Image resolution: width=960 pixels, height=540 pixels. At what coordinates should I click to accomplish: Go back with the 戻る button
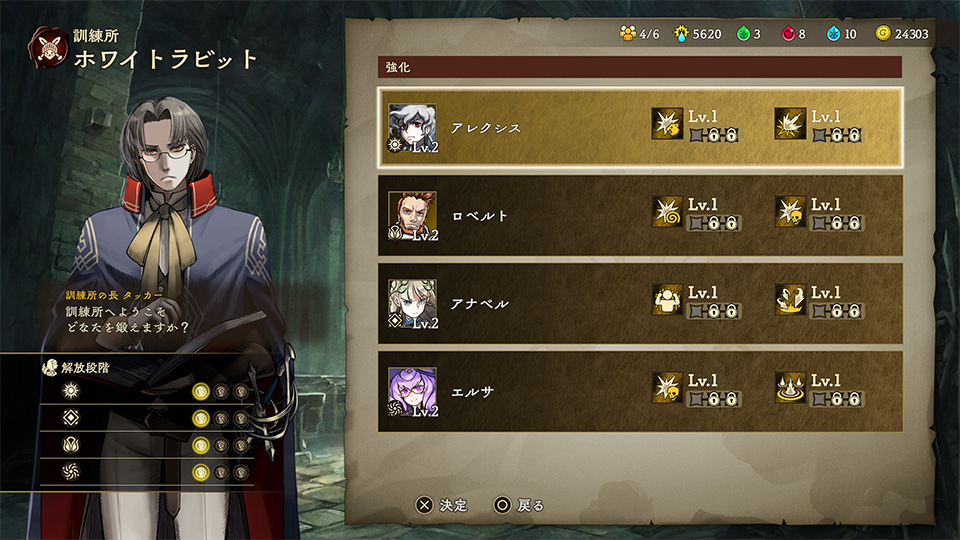coord(519,505)
